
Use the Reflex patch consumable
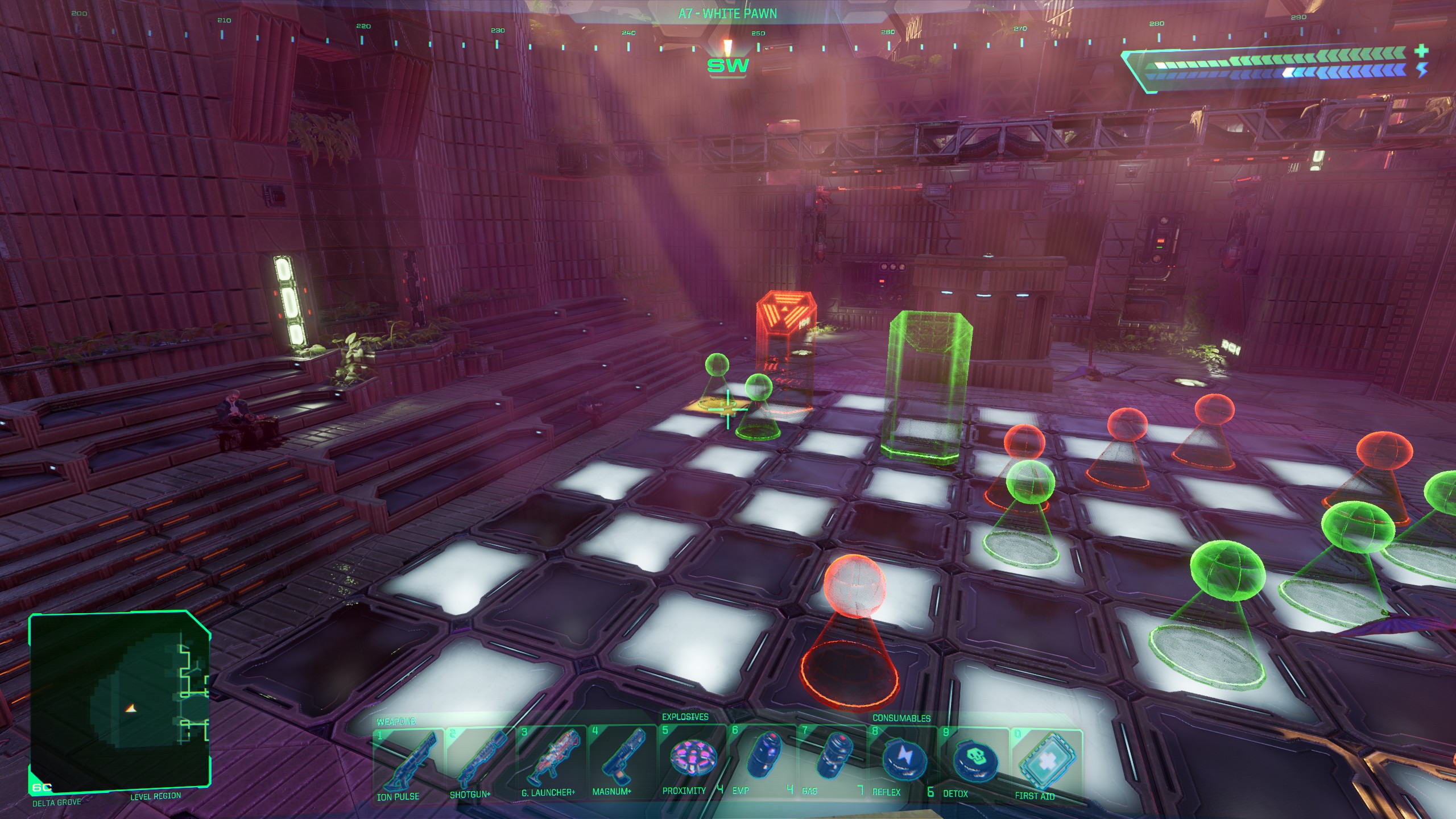[x=903, y=760]
